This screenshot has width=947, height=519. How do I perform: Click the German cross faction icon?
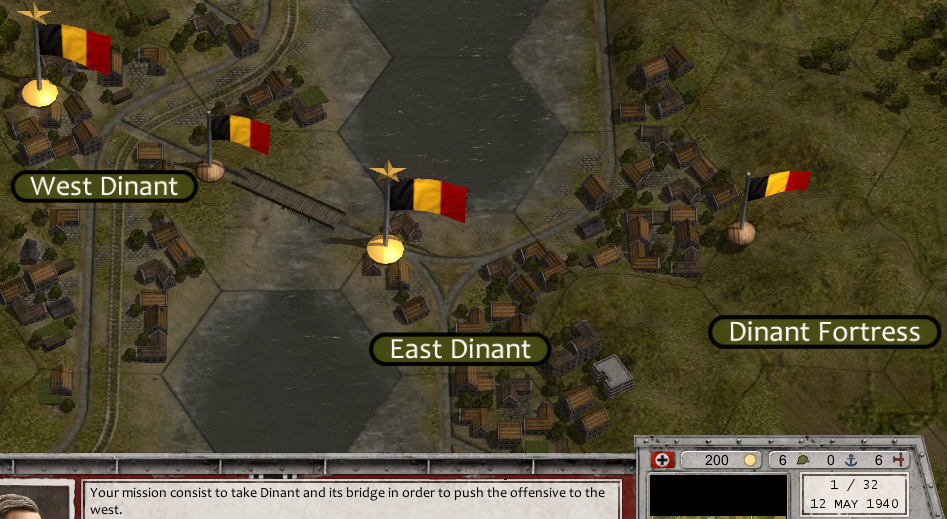point(662,460)
